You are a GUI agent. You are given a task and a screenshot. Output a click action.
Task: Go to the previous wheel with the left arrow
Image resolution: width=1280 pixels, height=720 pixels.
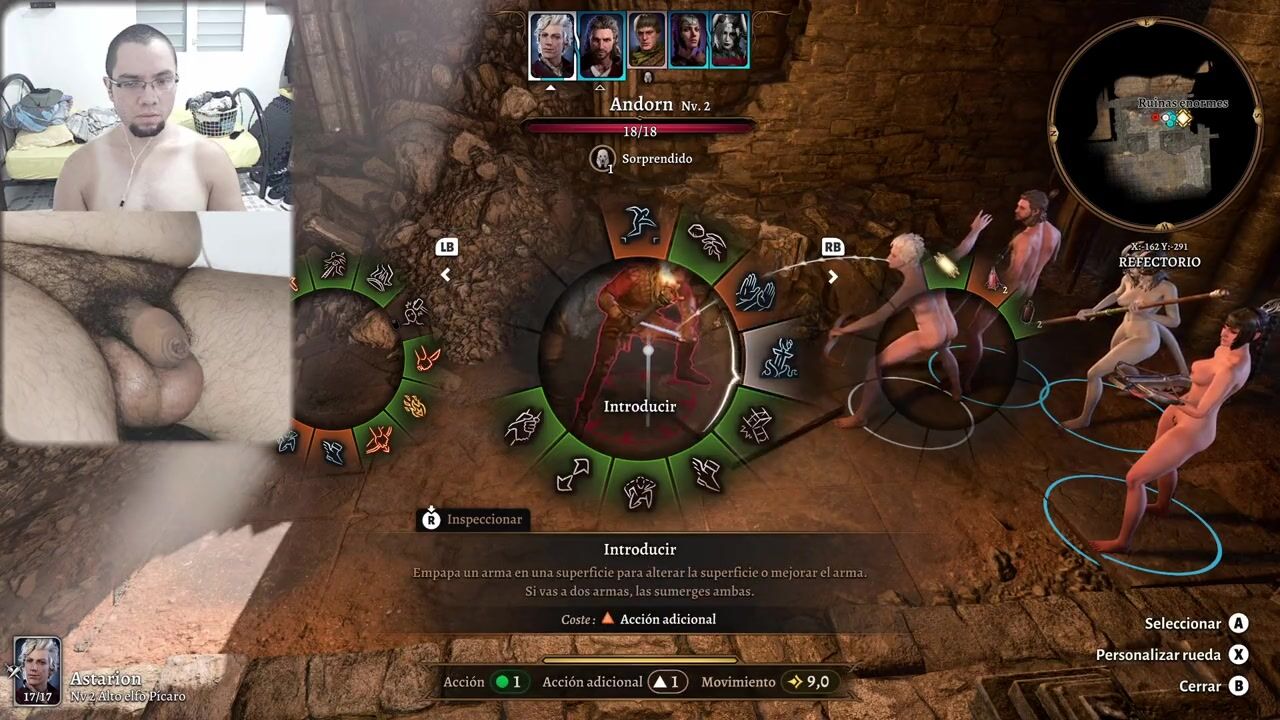446,275
